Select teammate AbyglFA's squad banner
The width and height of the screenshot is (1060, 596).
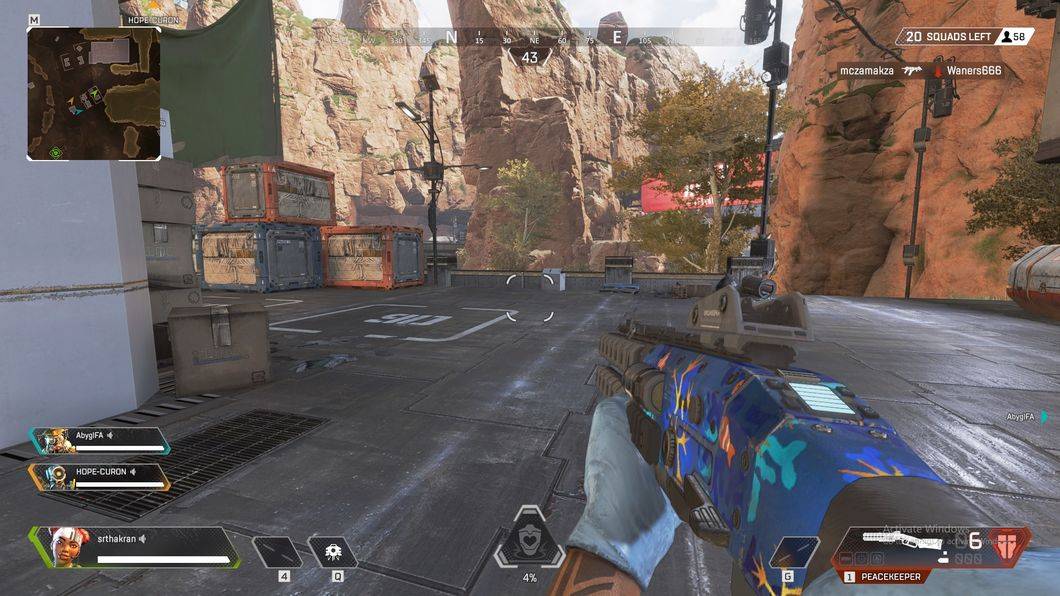point(100,440)
